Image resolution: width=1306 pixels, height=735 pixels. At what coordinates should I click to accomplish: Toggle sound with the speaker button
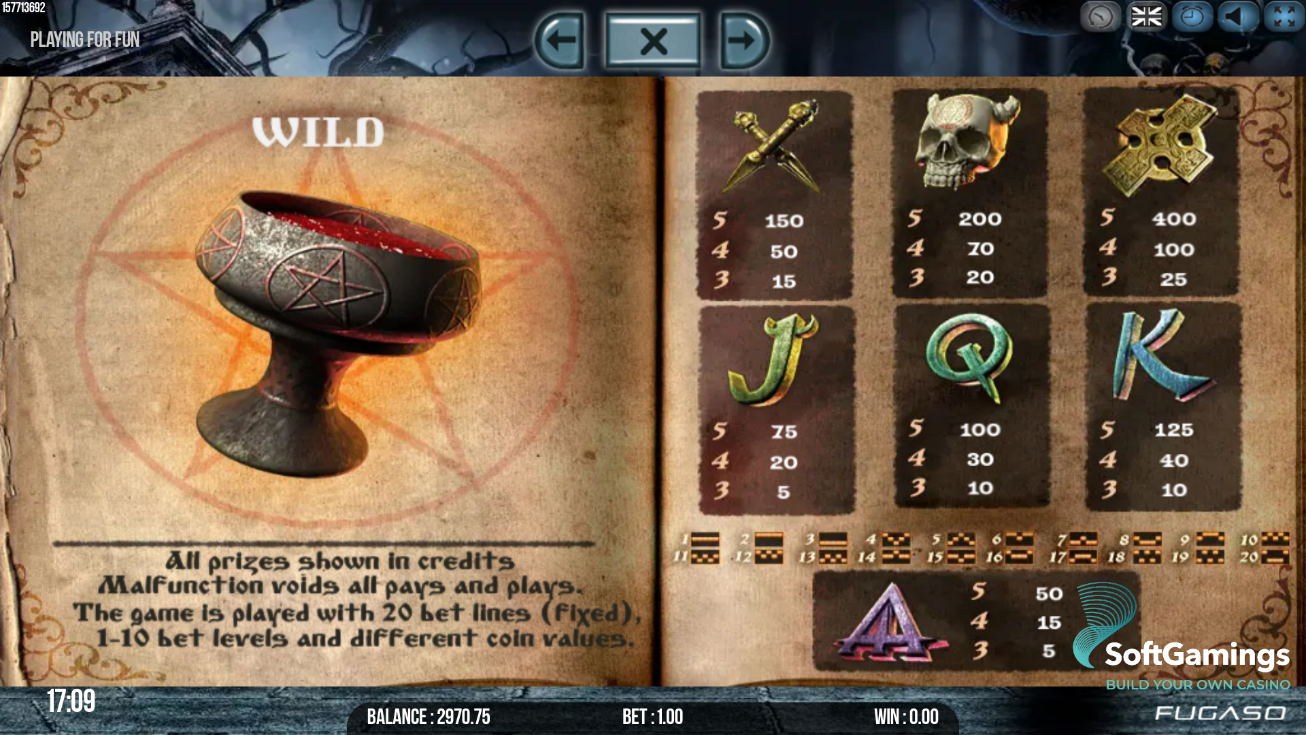(x=1238, y=17)
